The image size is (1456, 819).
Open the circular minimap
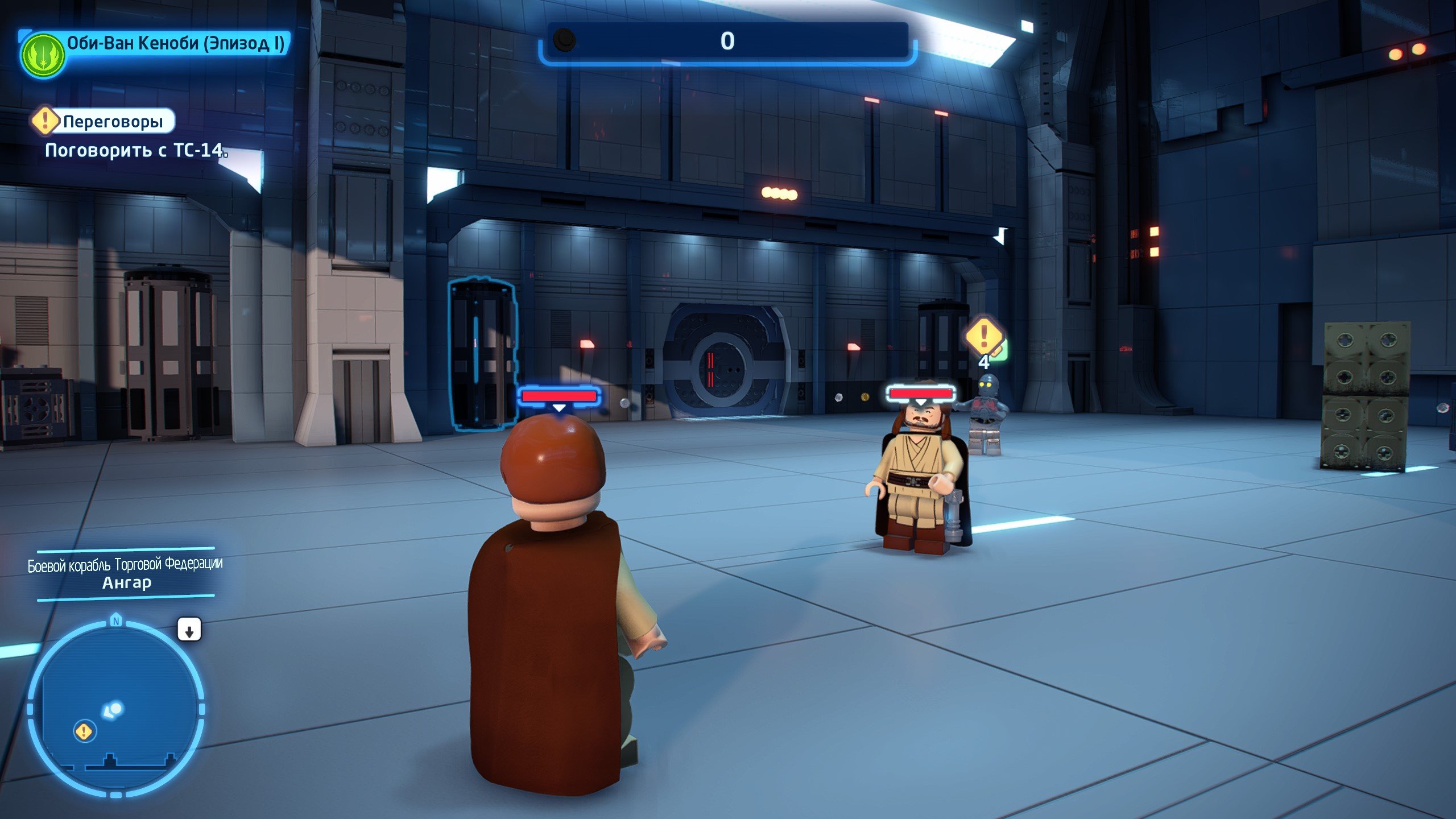(116, 708)
